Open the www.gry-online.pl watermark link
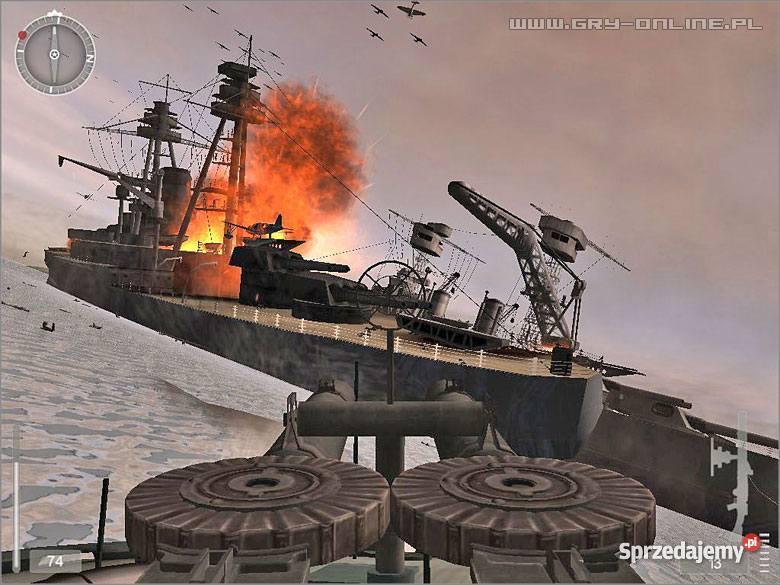This screenshot has width=780, height=585. (x=635, y=23)
